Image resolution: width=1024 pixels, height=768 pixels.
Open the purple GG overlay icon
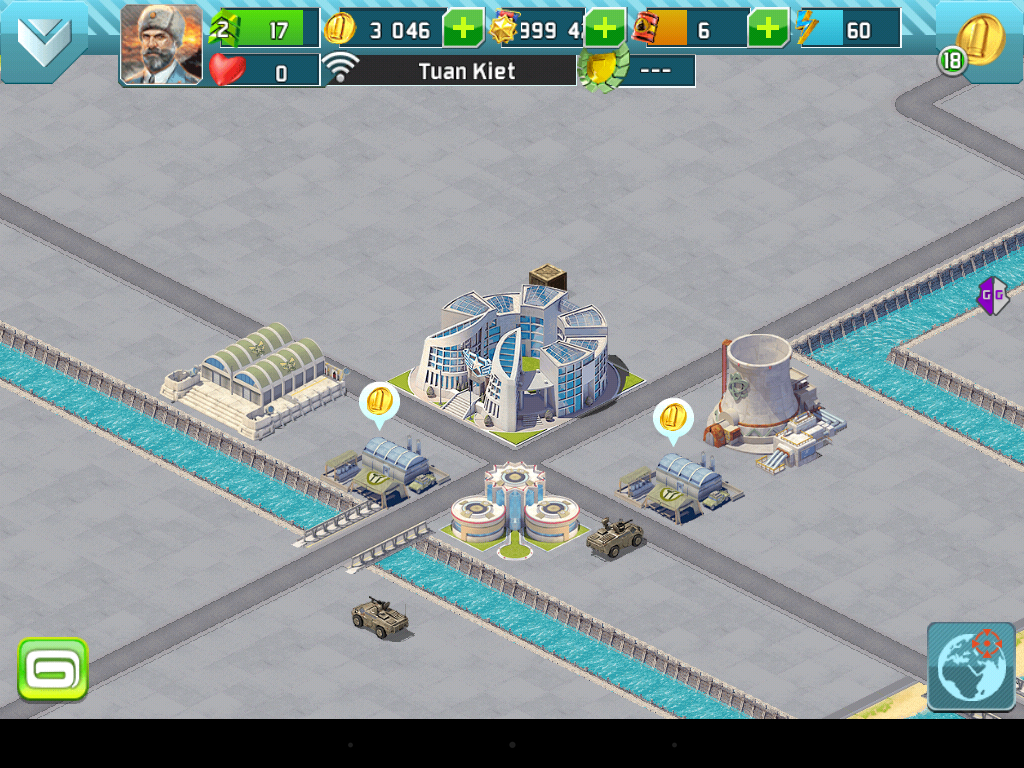(992, 295)
